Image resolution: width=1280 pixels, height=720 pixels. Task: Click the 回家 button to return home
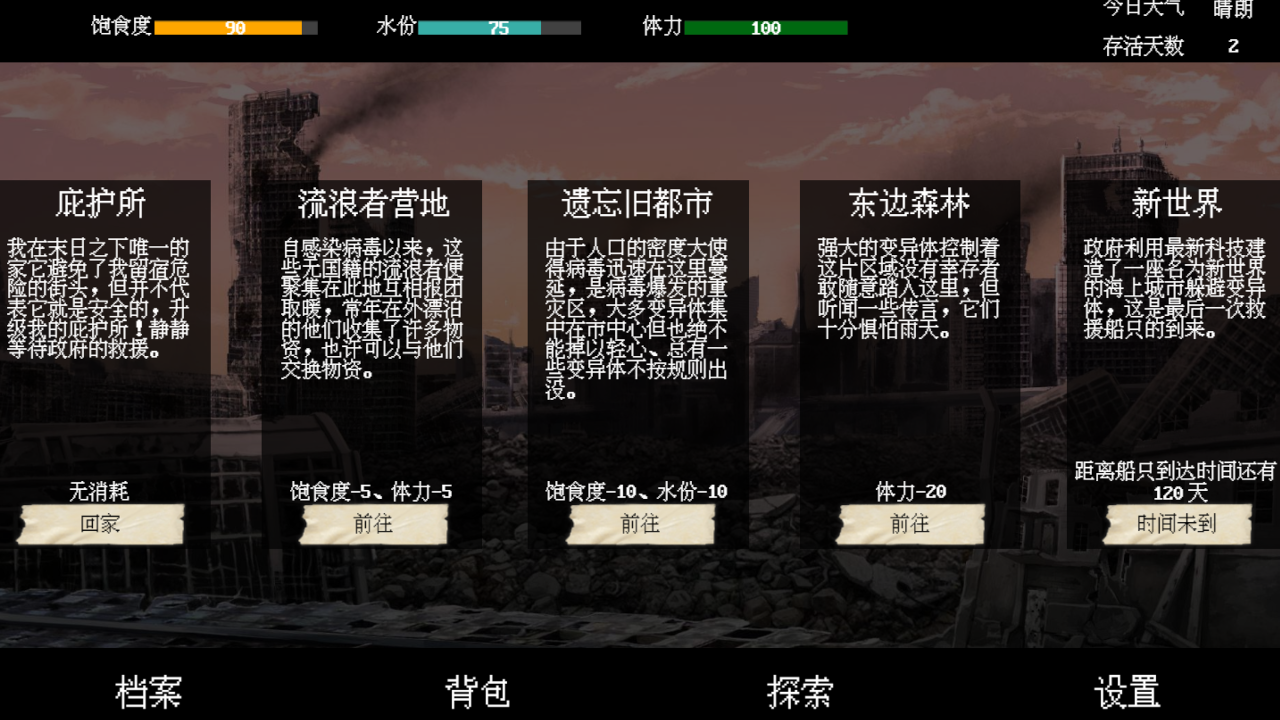point(100,524)
